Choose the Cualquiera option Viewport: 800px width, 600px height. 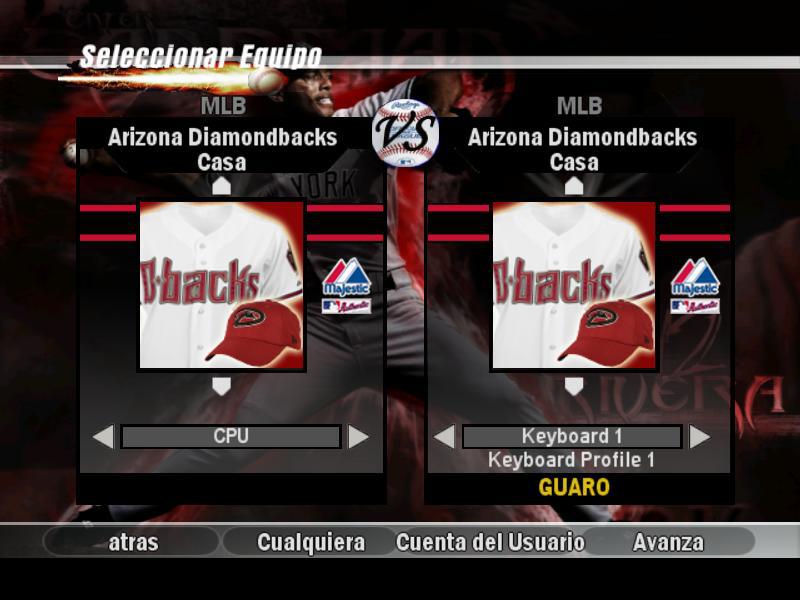[311, 542]
